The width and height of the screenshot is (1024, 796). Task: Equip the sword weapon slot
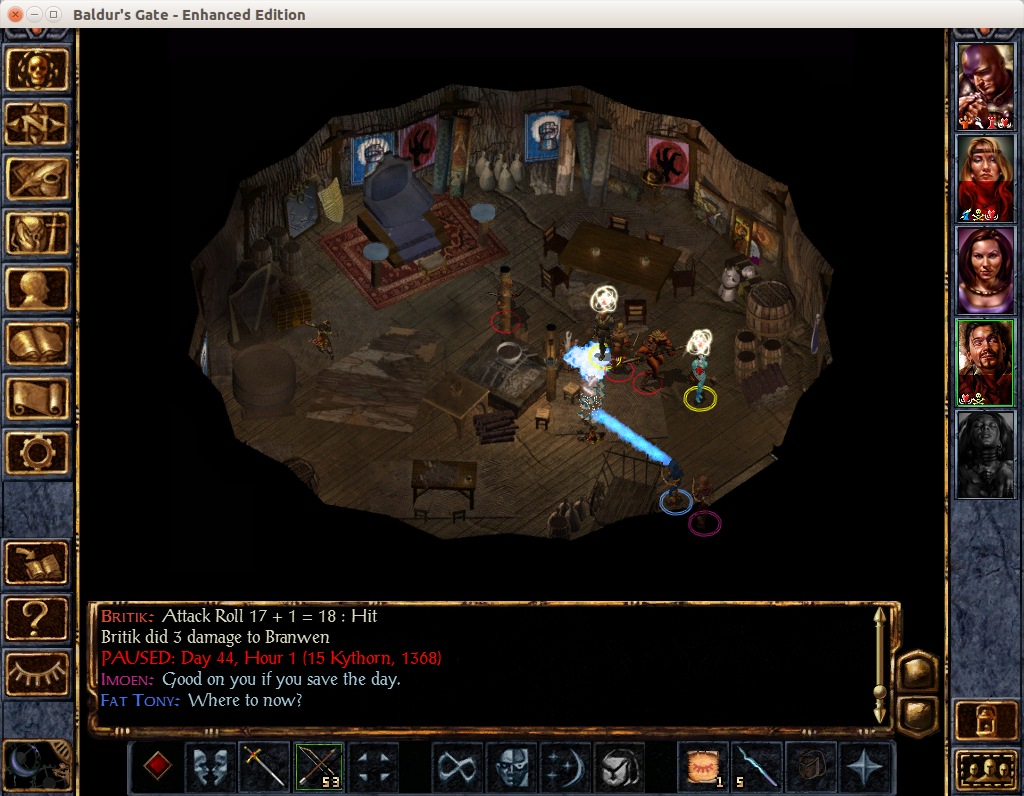[x=265, y=767]
